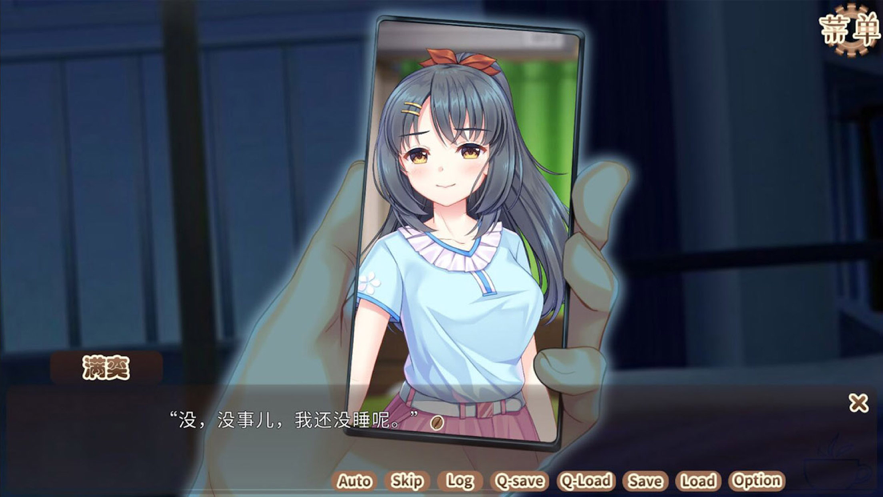Enable Auto dialogue mode
883x497 pixels.
coord(354,481)
